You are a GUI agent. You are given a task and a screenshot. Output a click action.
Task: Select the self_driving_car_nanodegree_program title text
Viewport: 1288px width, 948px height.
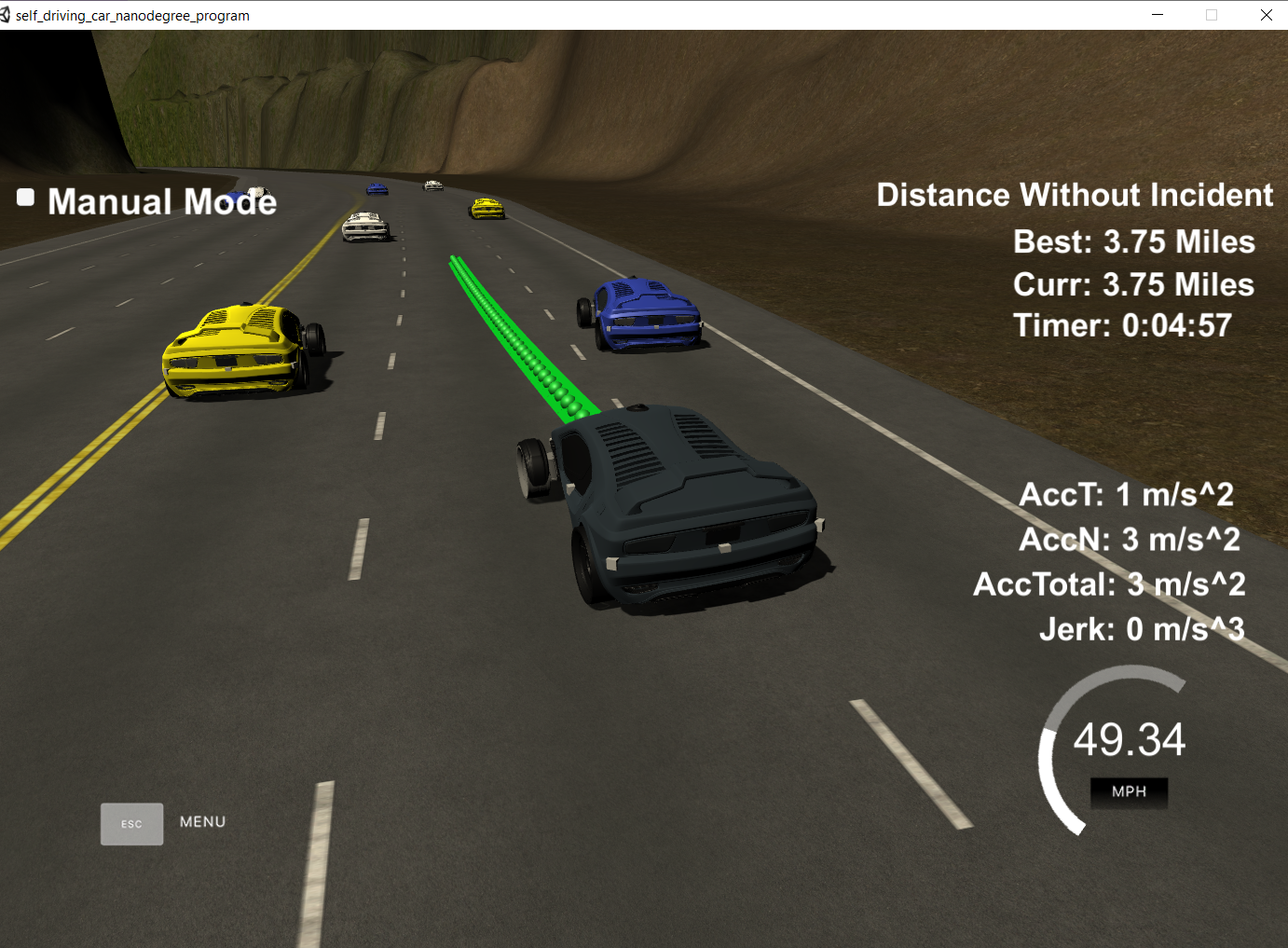point(134,15)
